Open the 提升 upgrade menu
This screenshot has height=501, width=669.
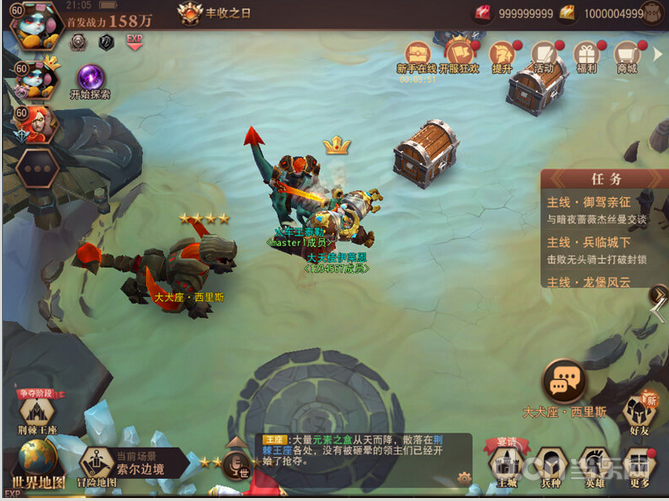point(502,56)
